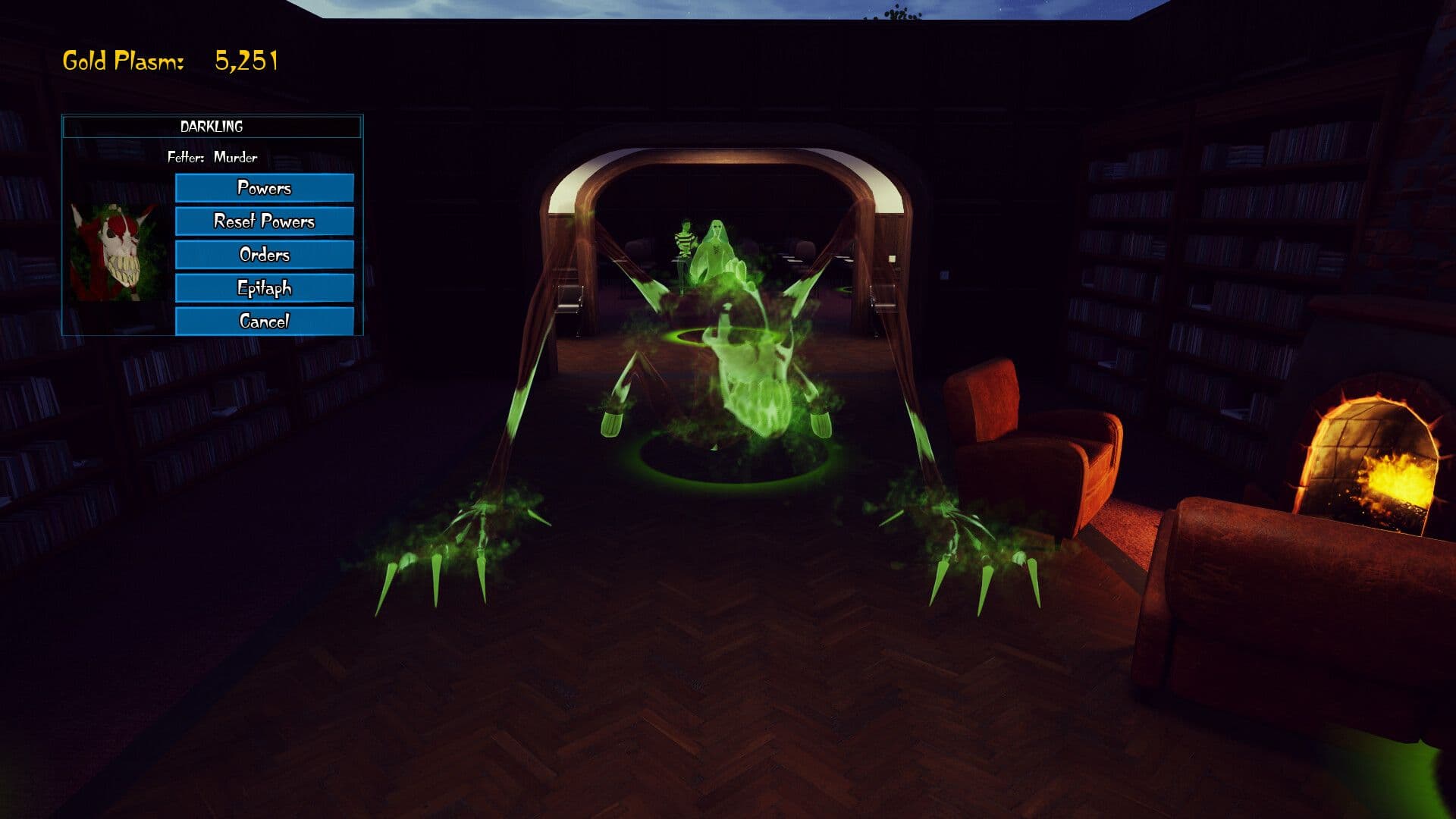Cancel out of the Darkling panel
This screenshot has width=1456, height=819.
pyautogui.click(x=264, y=322)
